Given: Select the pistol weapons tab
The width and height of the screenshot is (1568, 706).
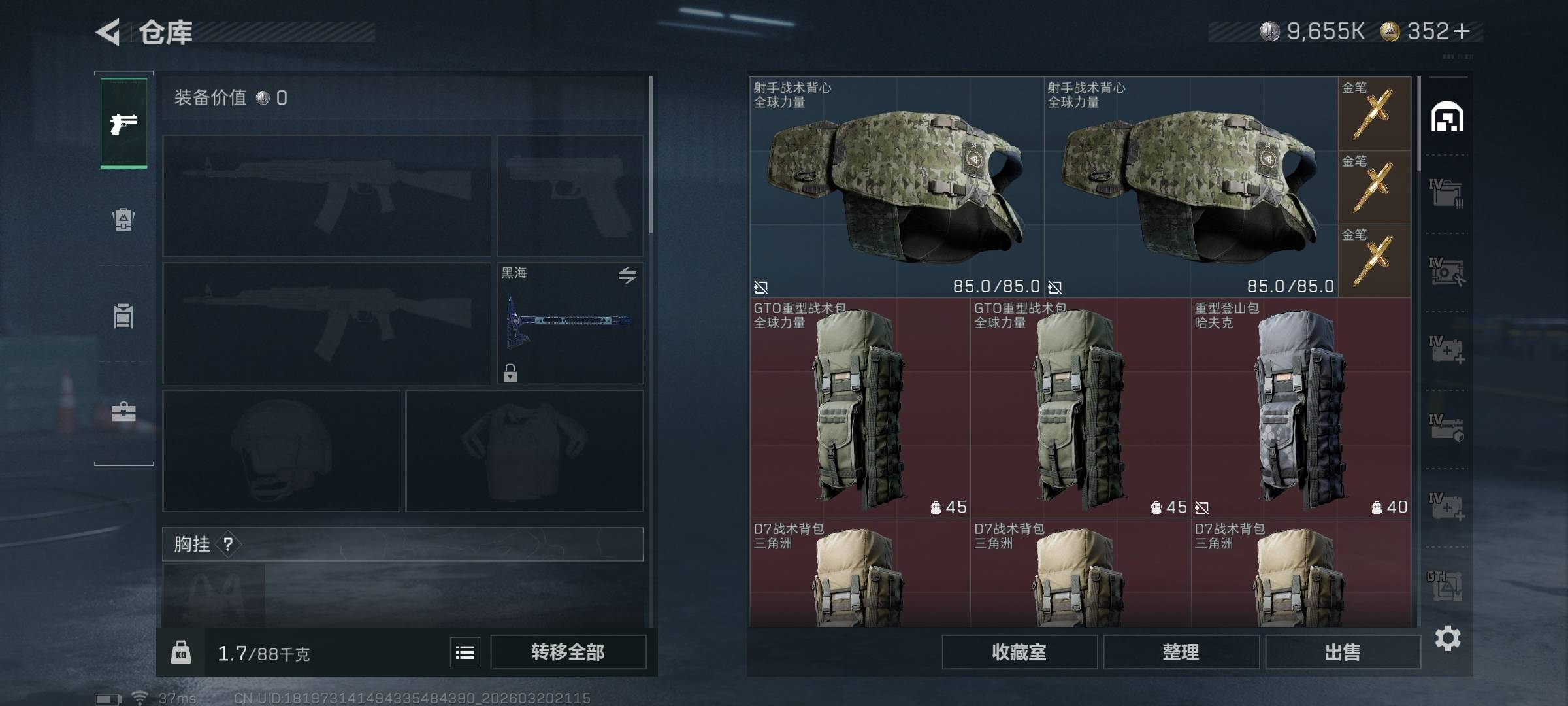Looking at the screenshot, I should (123, 123).
